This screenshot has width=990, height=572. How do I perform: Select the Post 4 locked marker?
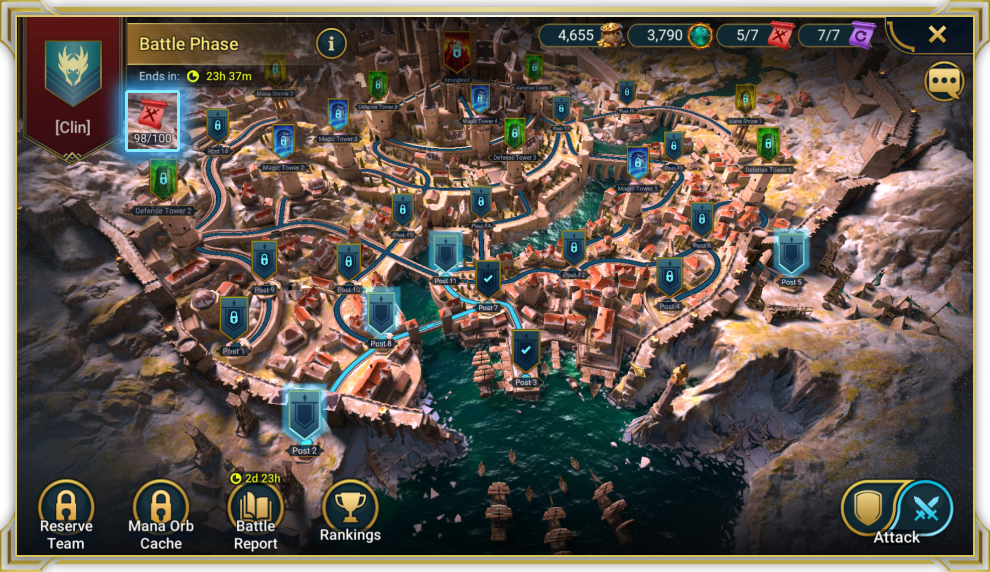[669, 277]
